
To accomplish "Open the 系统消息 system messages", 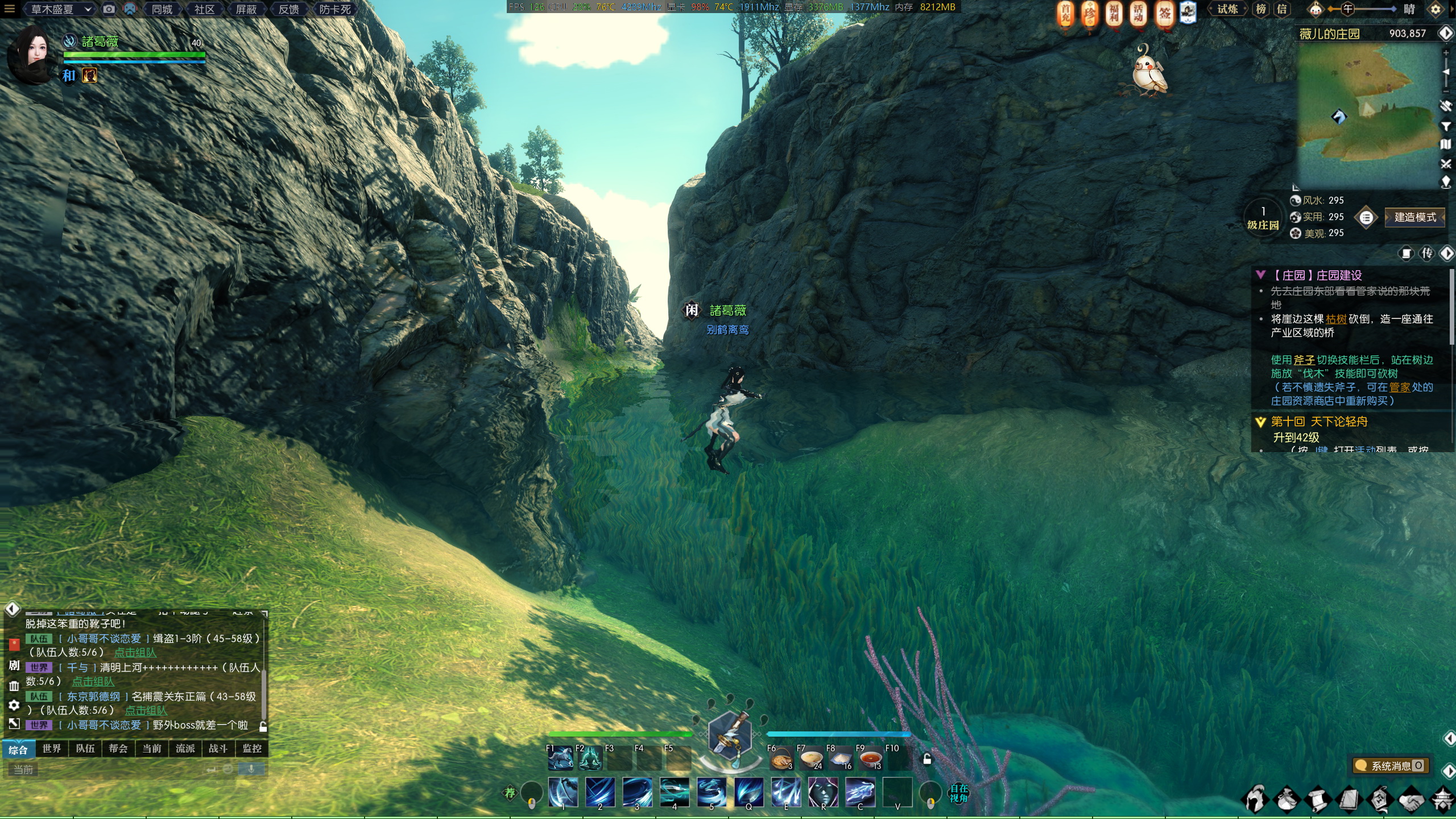I will click(1391, 766).
